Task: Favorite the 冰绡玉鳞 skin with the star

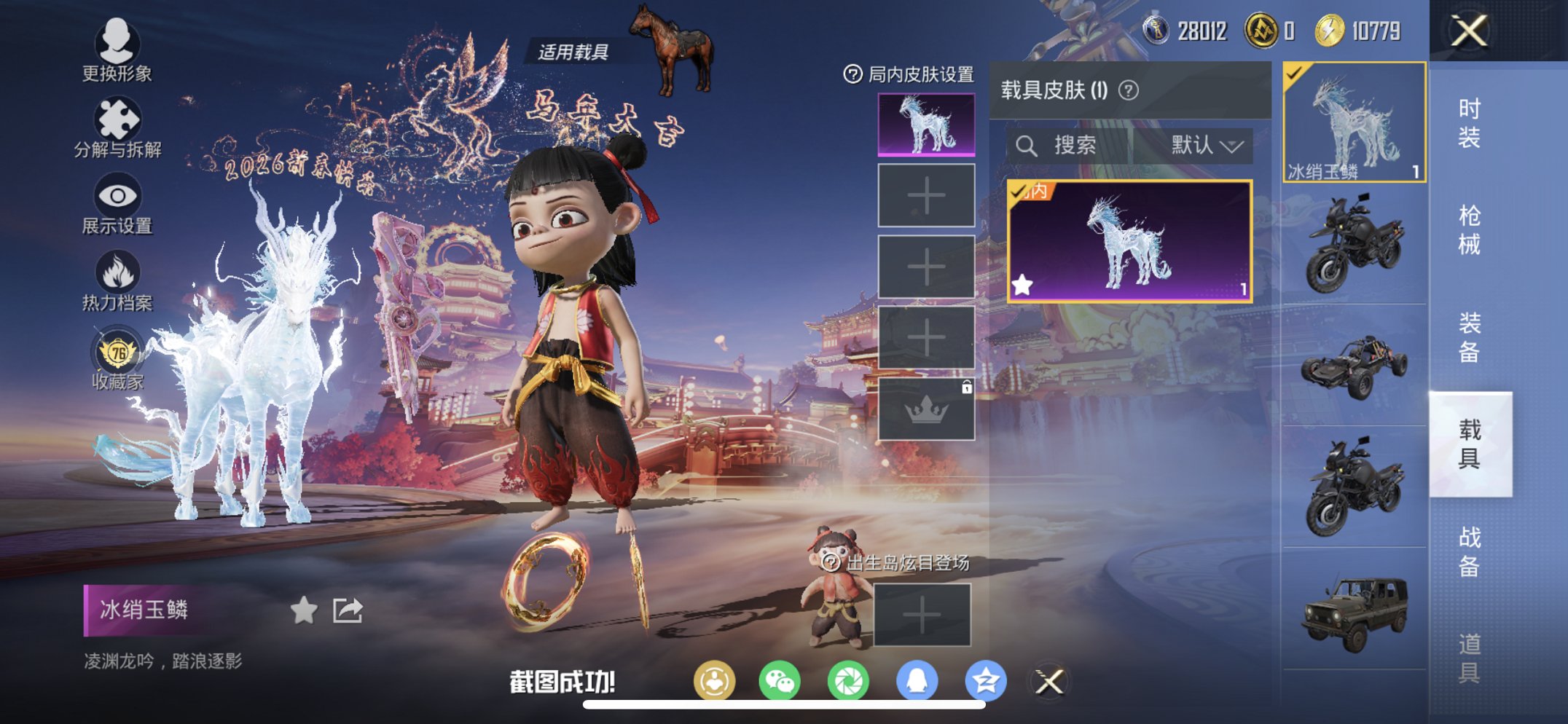Action: coord(304,609)
